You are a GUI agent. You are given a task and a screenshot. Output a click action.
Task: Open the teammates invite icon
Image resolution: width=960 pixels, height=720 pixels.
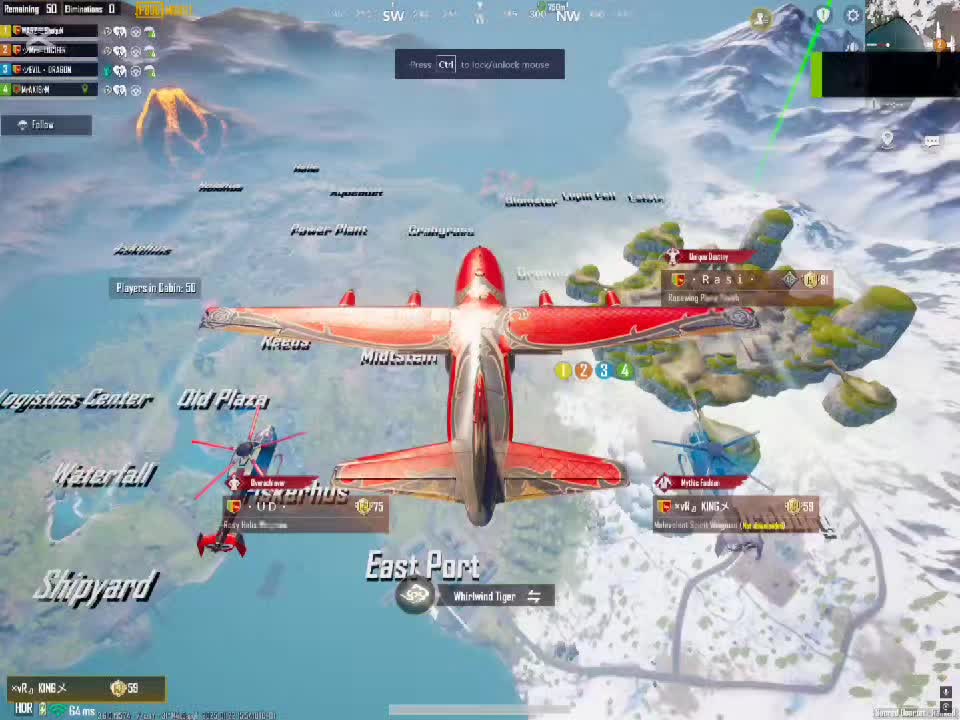pos(762,18)
